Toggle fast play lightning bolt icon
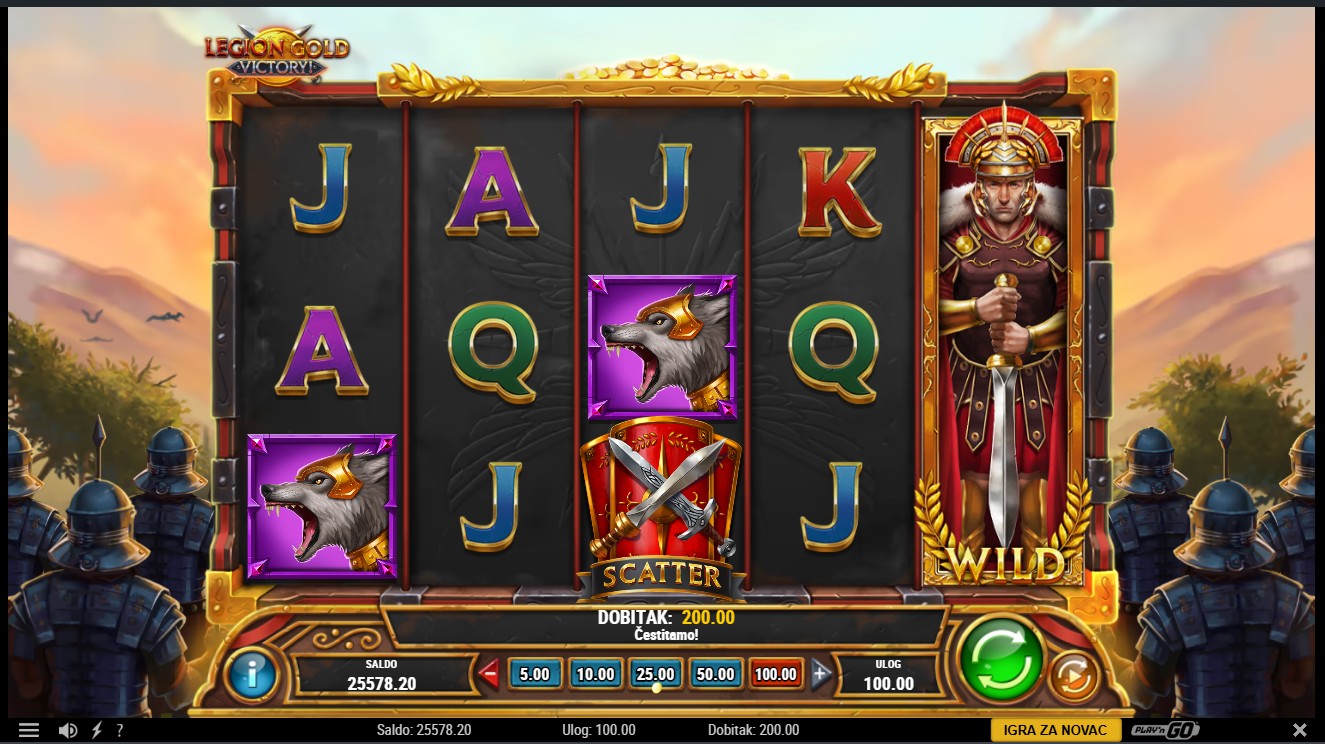Viewport: 1325px width, 744px height. (97, 731)
